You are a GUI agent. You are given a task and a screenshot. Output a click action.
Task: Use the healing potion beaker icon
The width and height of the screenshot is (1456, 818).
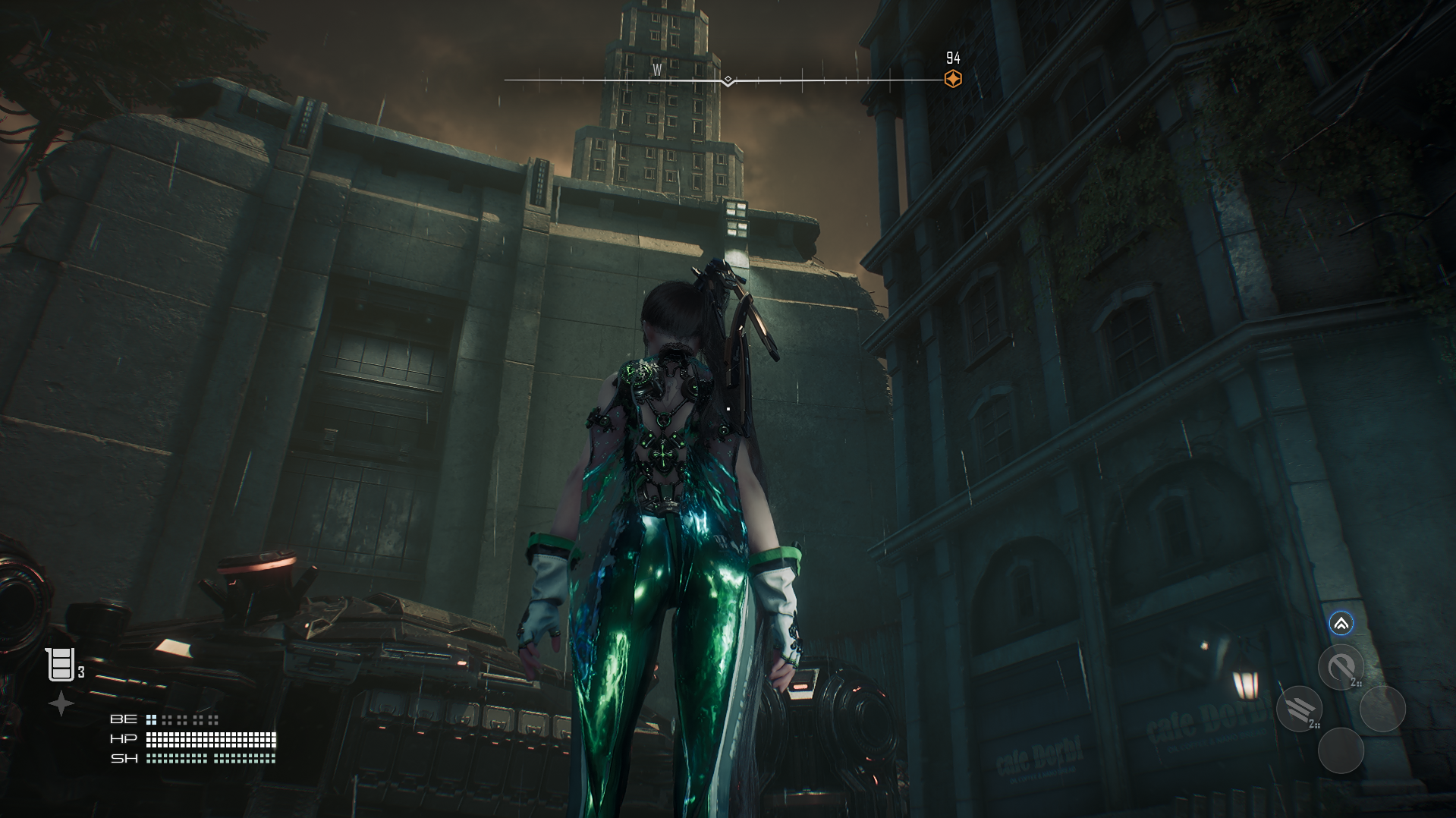[60, 665]
